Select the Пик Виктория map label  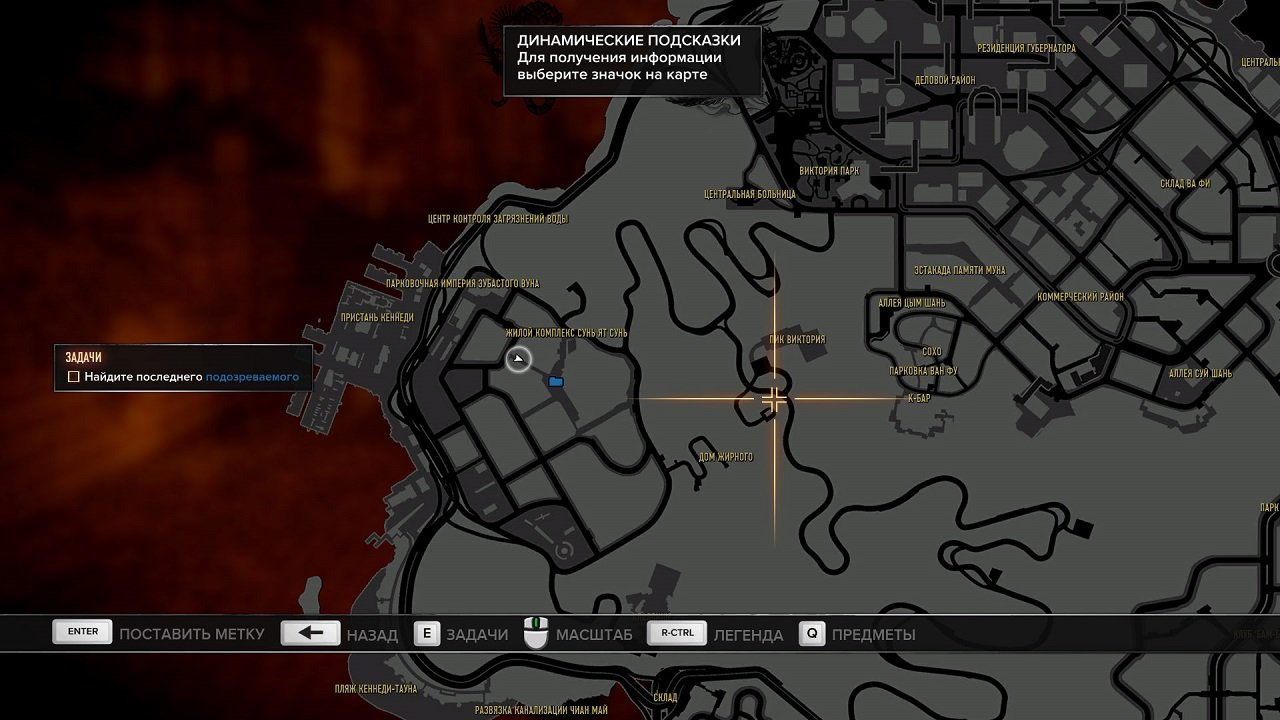(x=797, y=339)
